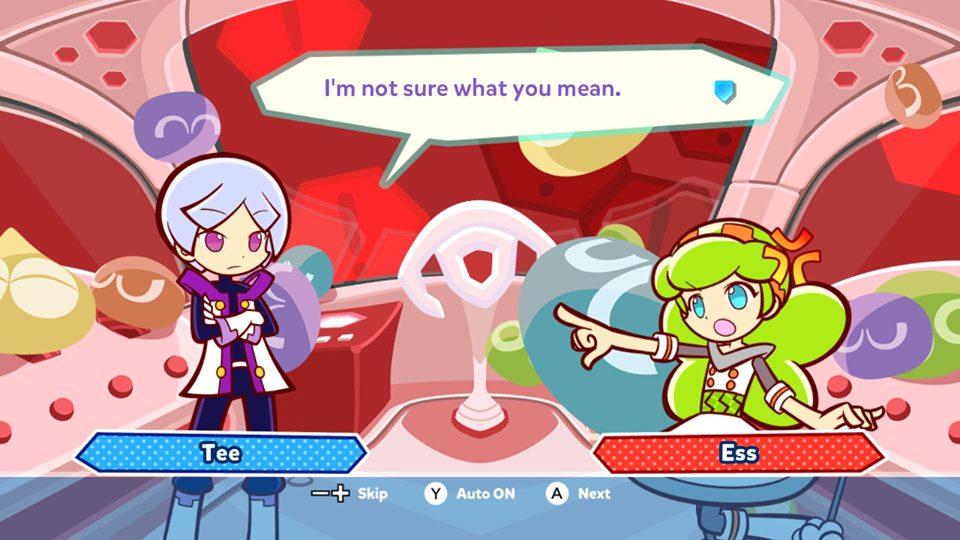This screenshot has width=960, height=540.
Task: Advance the dialogue with the Next option
Action: pyautogui.click(x=578, y=493)
